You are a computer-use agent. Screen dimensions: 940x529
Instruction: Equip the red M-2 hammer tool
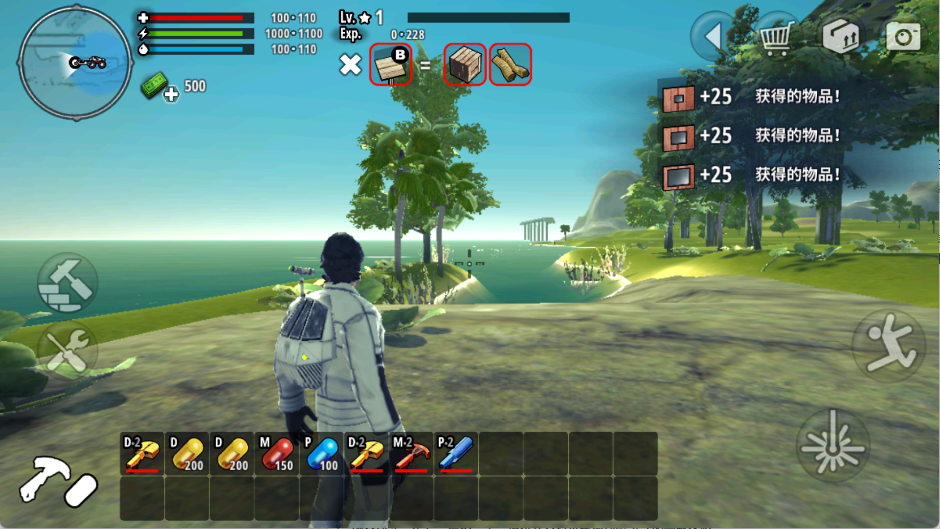pos(411,453)
